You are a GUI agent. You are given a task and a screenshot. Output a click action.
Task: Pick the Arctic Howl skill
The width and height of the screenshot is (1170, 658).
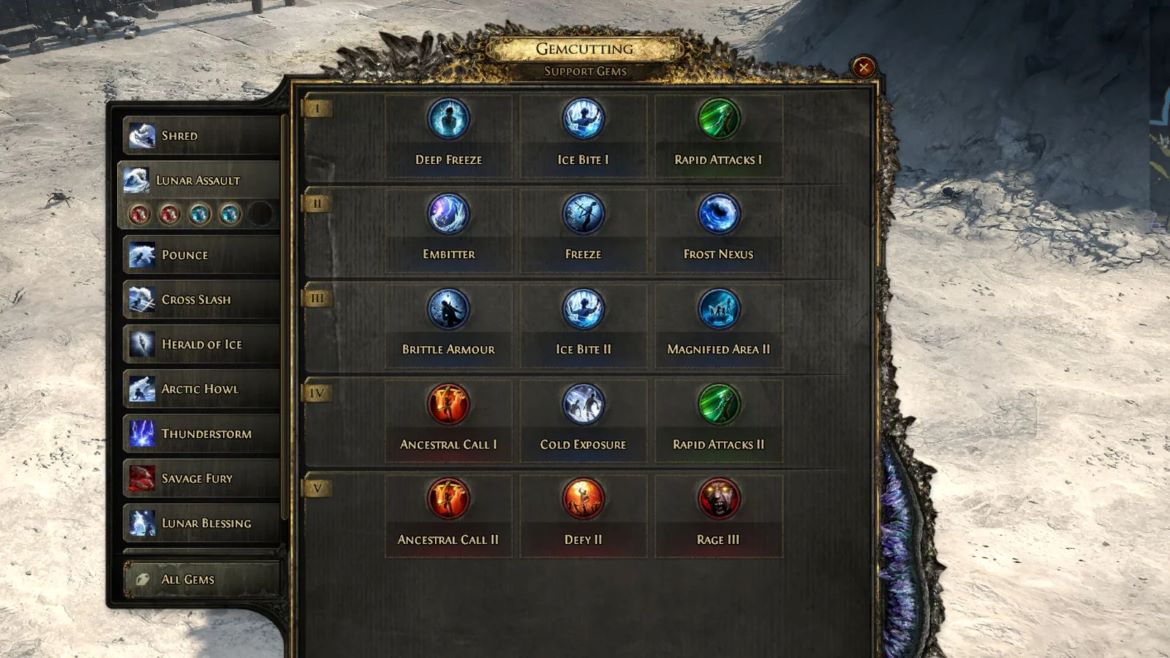click(x=200, y=389)
